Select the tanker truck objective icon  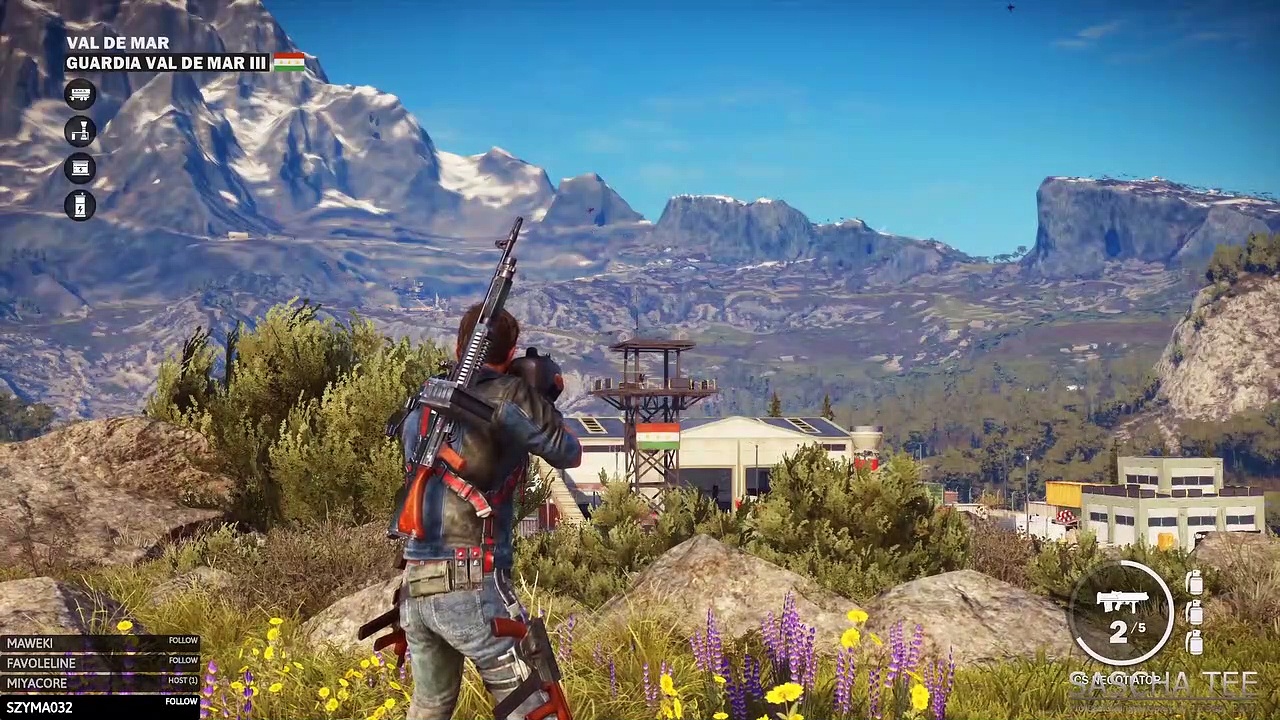80,94
